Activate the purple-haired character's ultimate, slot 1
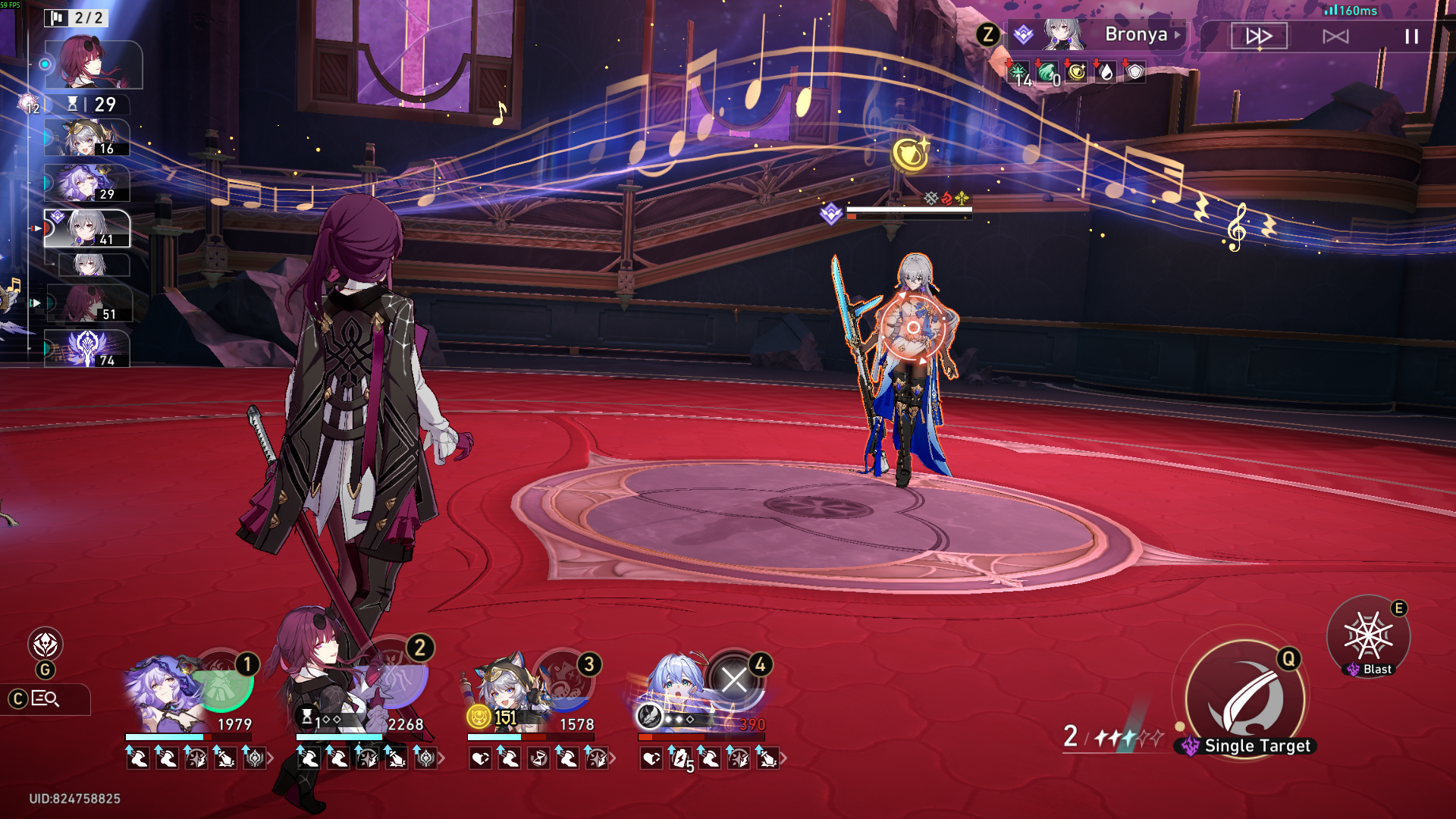The height and width of the screenshot is (819, 1456). click(x=222, y=680)
